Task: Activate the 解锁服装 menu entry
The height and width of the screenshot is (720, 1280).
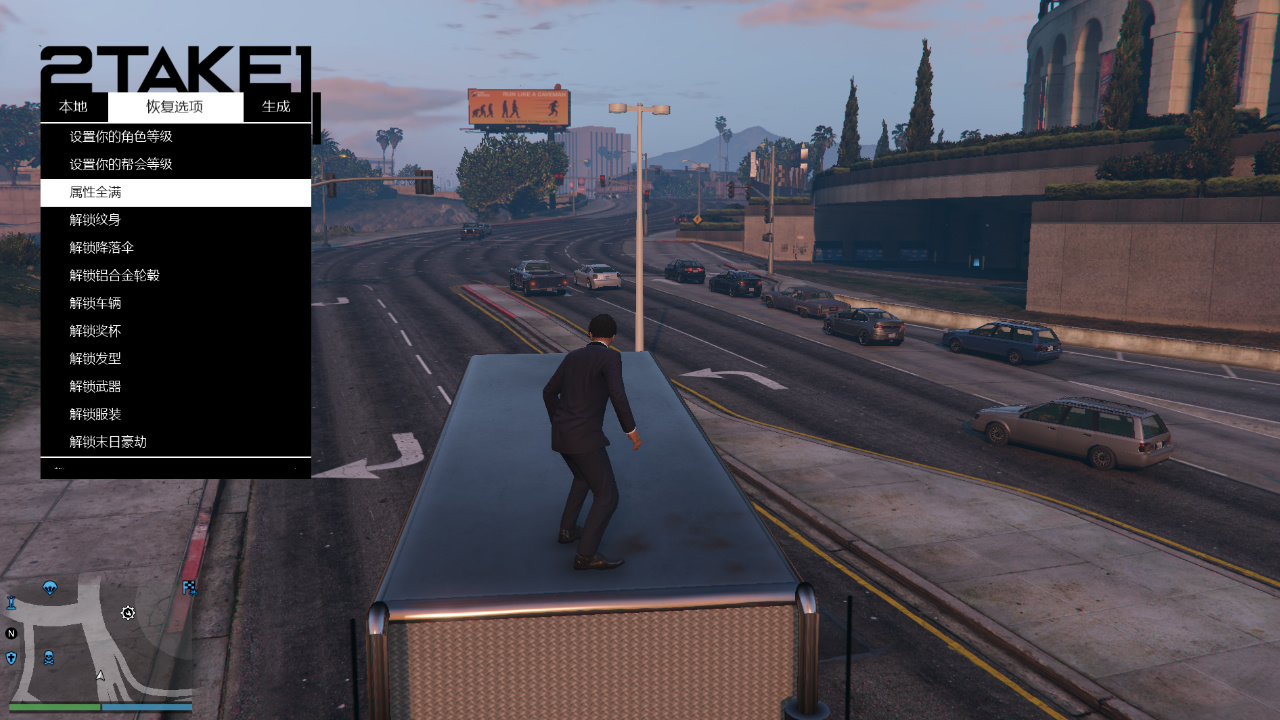Action: pyautogui.click(x=96, y=414)
